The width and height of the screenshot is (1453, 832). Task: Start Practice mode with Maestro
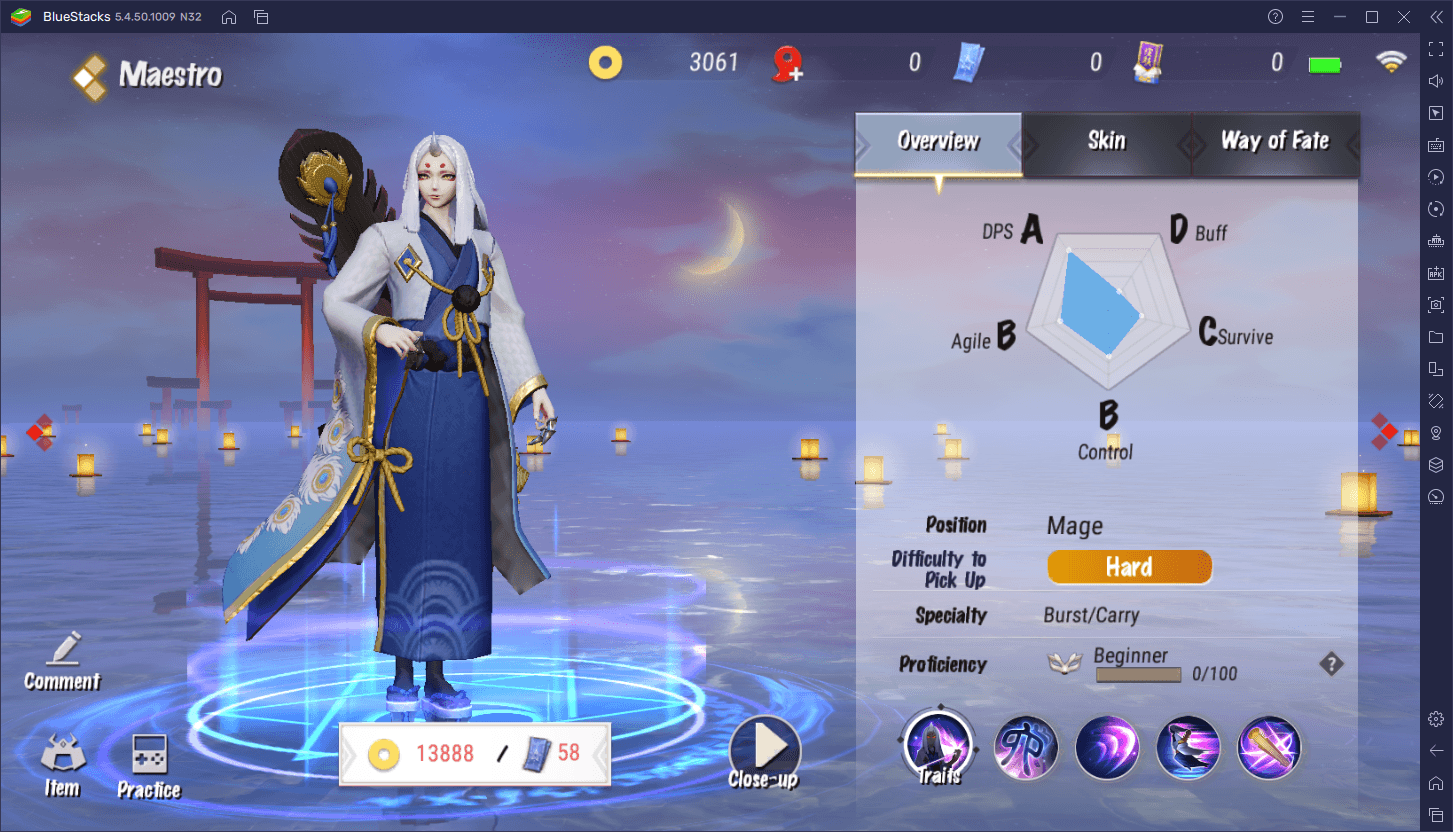click(x=149, y=768)
